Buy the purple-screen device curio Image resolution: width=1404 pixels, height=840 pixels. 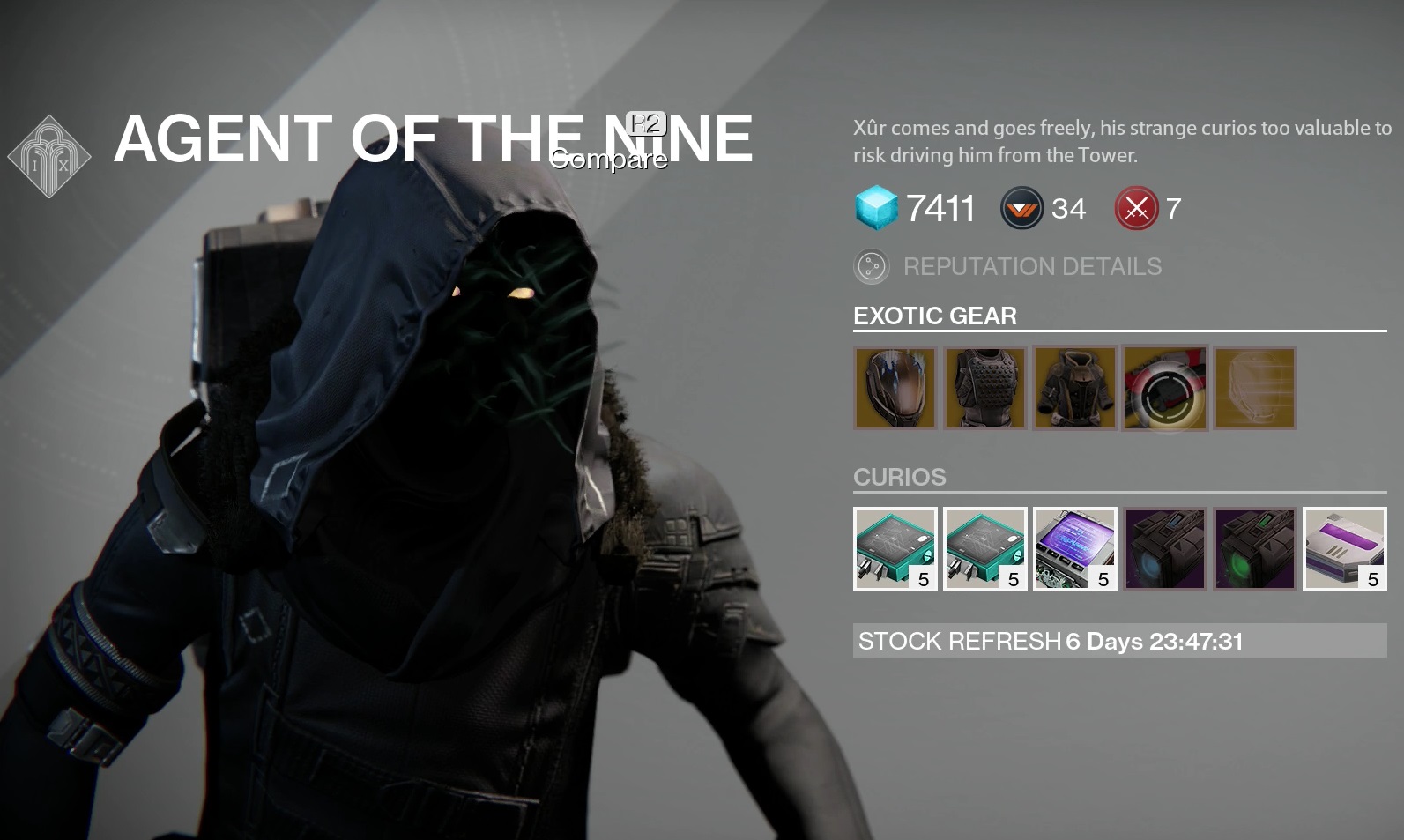1075,549
